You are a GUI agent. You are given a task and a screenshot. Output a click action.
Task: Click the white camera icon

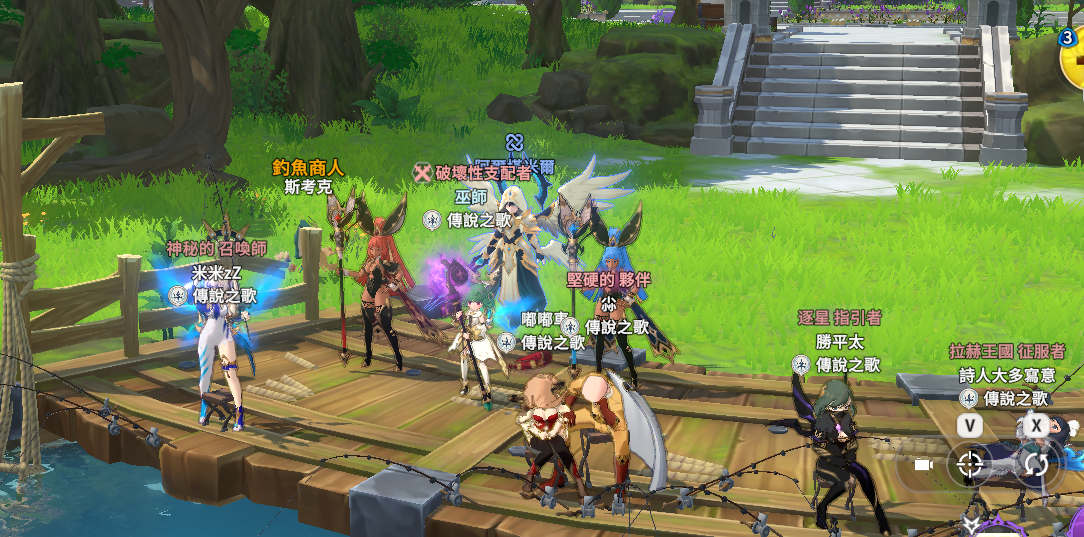924,465
